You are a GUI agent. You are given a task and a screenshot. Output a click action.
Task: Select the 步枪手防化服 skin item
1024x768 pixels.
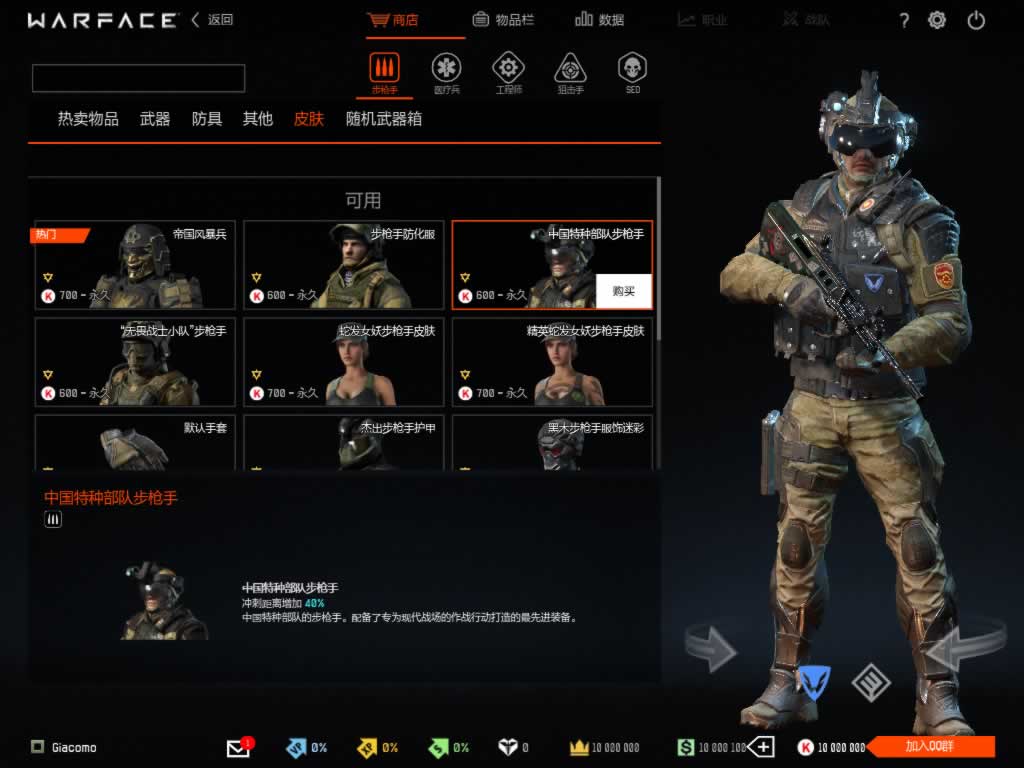(343, 265)
